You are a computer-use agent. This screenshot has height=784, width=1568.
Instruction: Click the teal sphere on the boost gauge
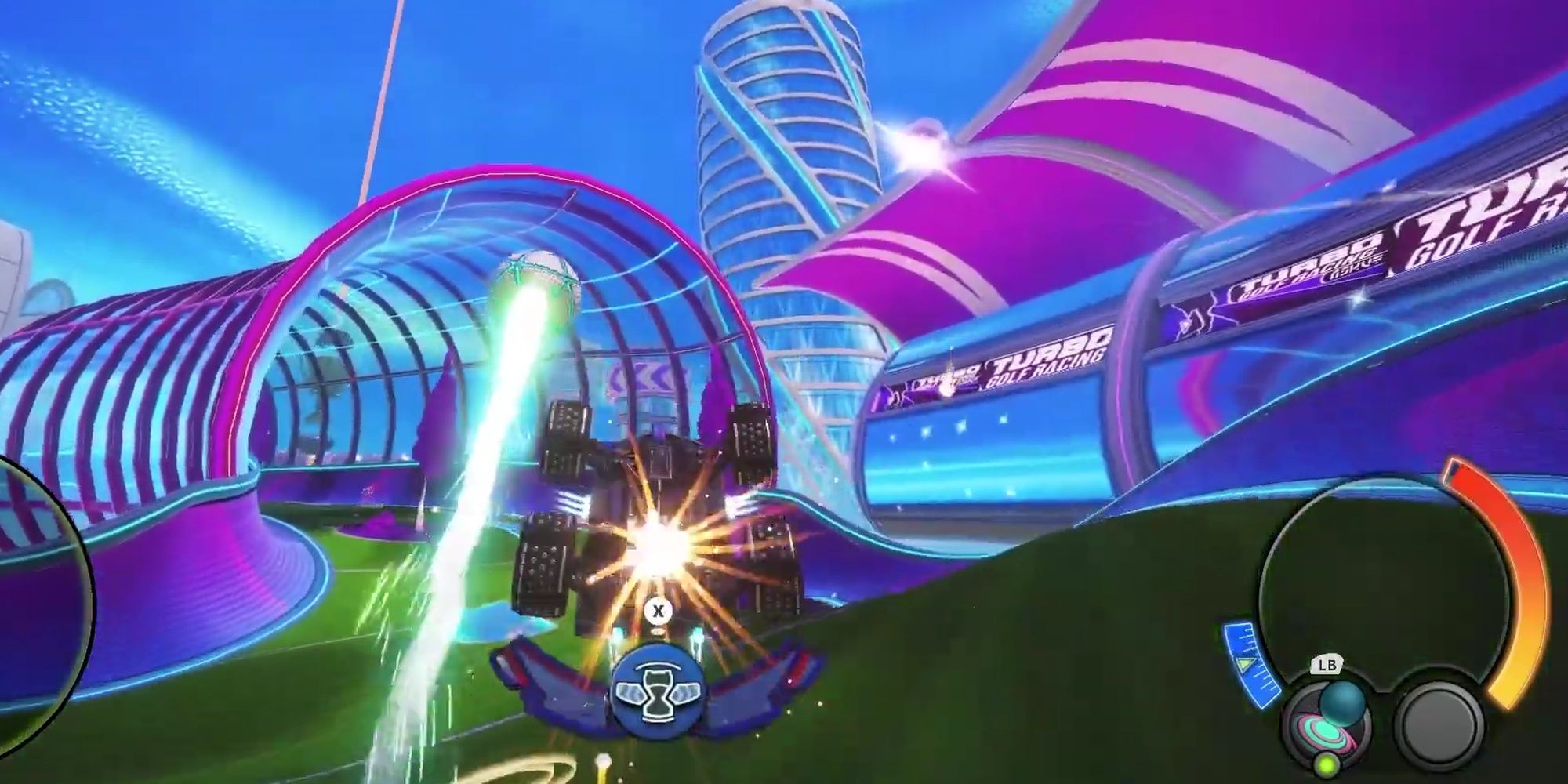pos(1343,702)
